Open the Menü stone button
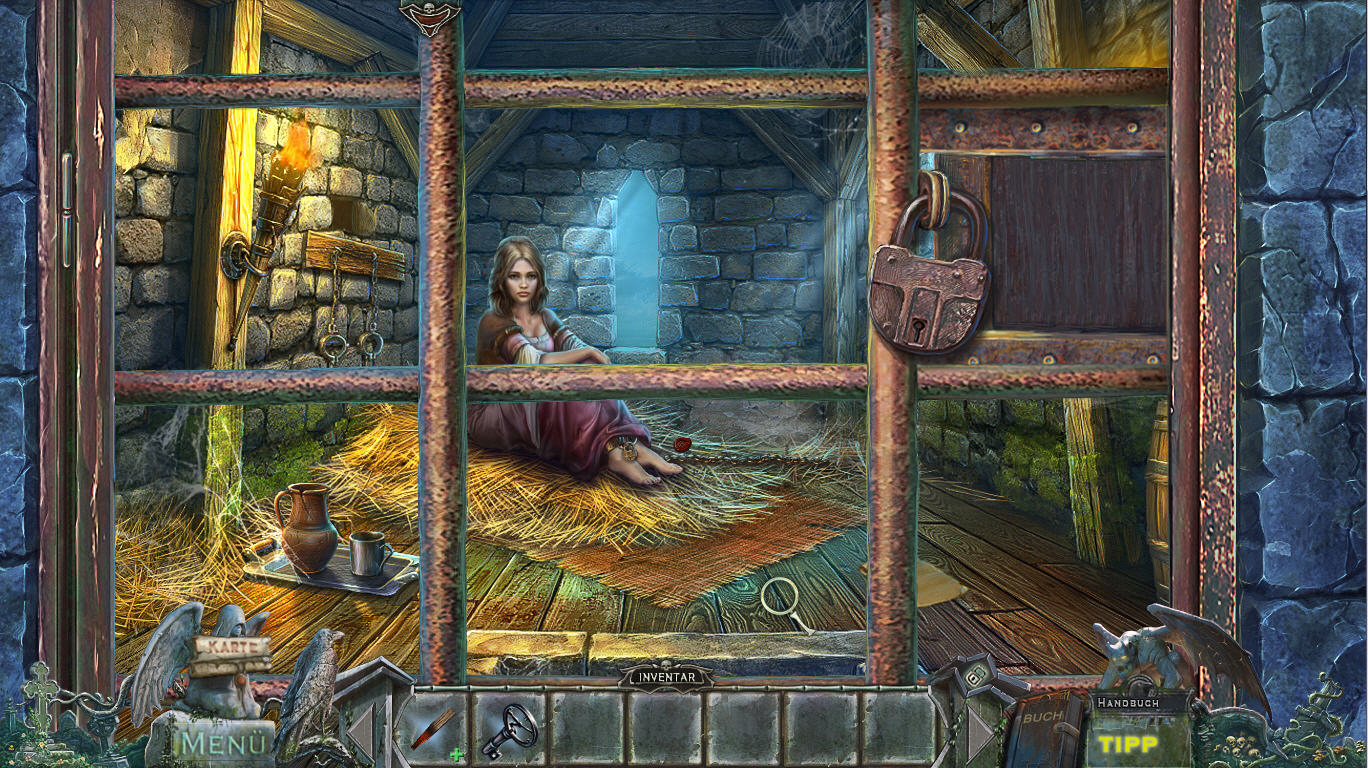The width and height of the screenshot is (1368, 768). pos(225,744)
